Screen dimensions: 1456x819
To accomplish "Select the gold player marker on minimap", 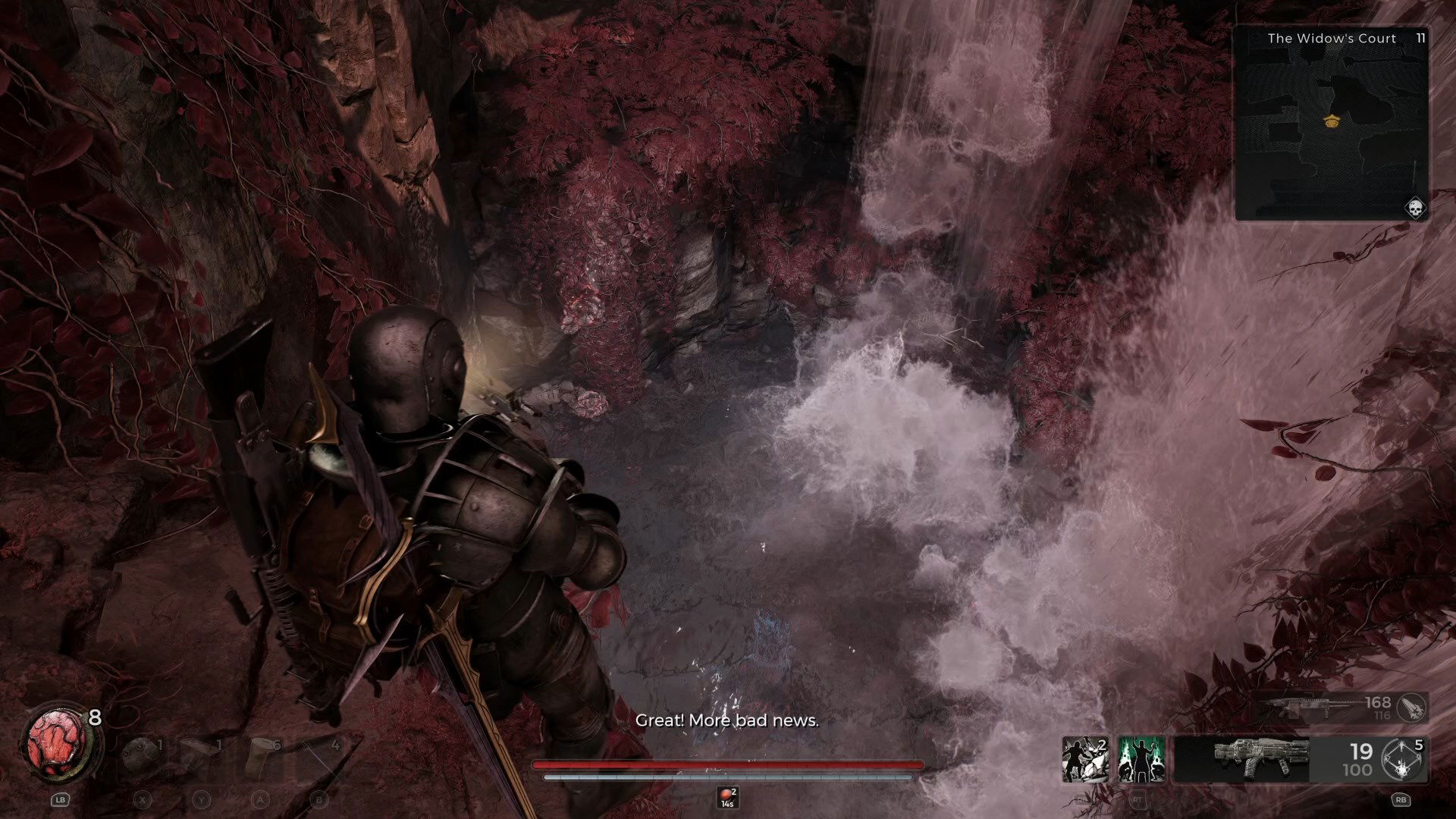I will point(1331,120).
